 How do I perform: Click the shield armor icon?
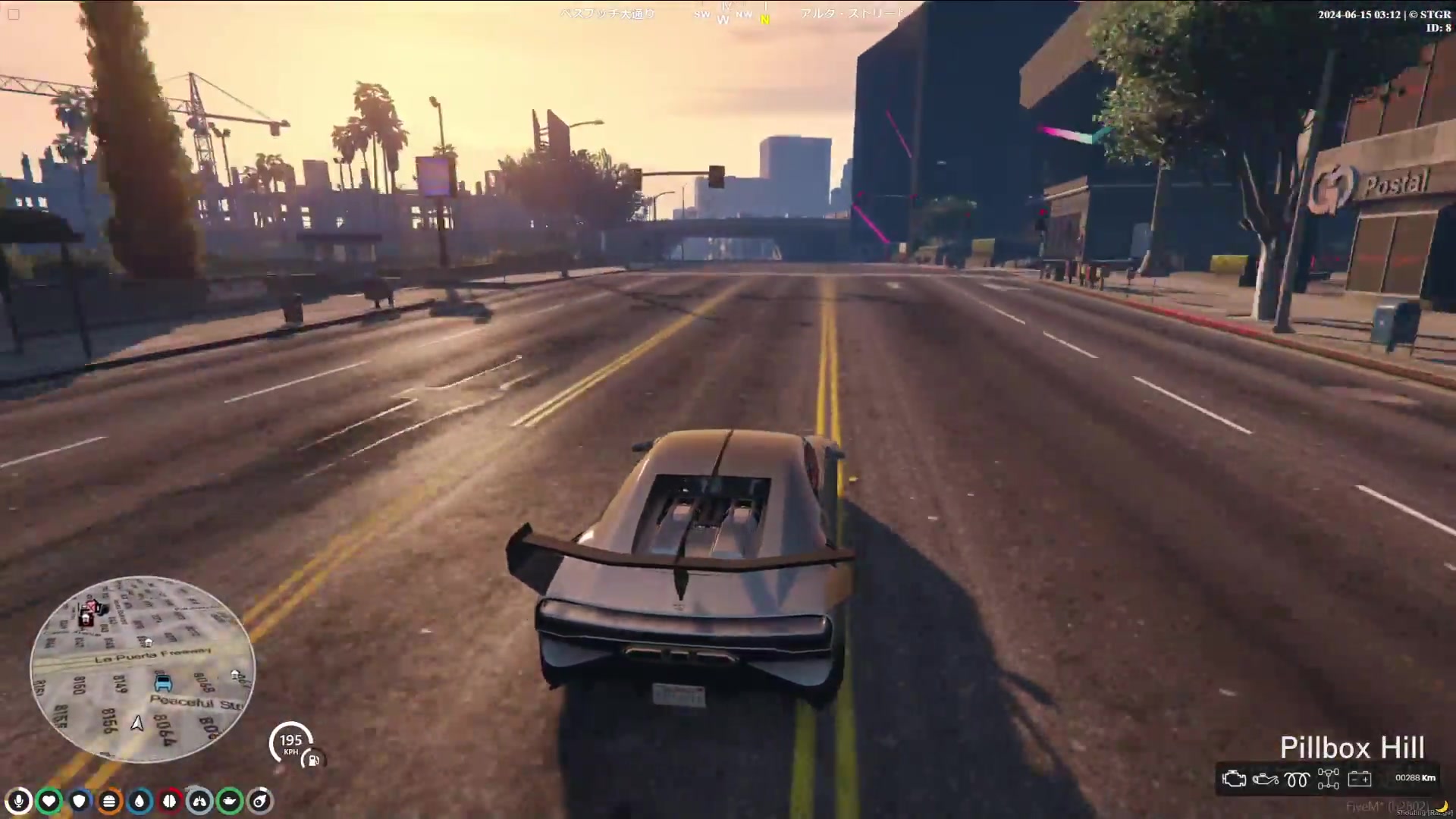pyautogui.click(x=79, y=801)
